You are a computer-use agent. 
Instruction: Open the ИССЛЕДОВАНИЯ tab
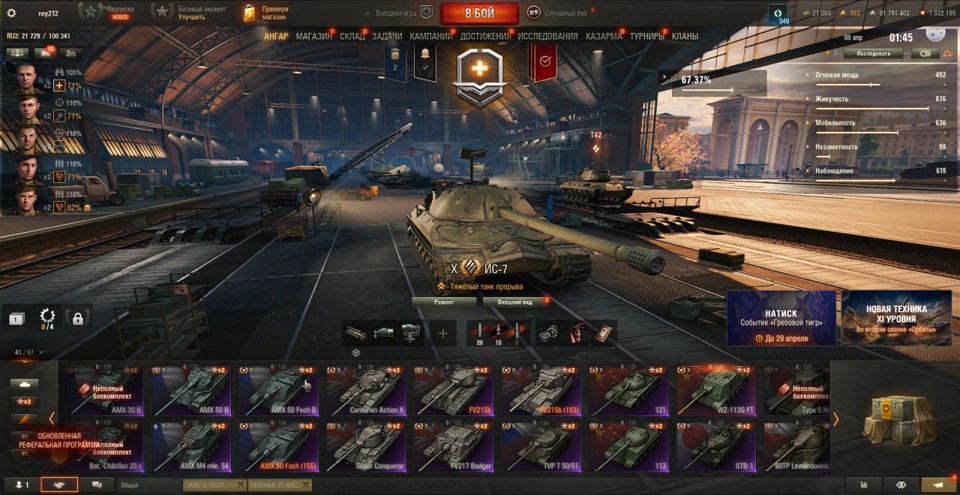(x=548, y=36)
